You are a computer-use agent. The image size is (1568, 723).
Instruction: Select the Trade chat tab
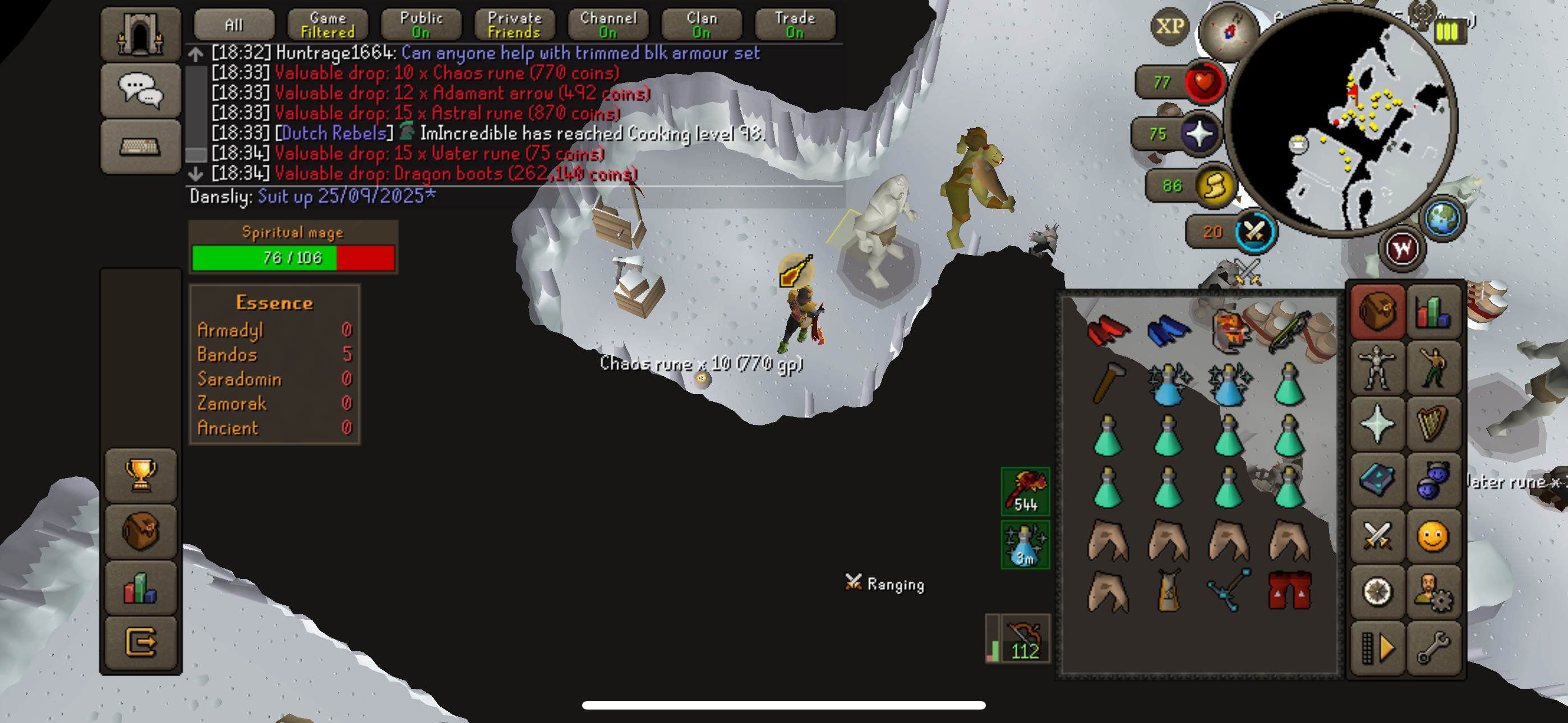[x=795, y=25]
